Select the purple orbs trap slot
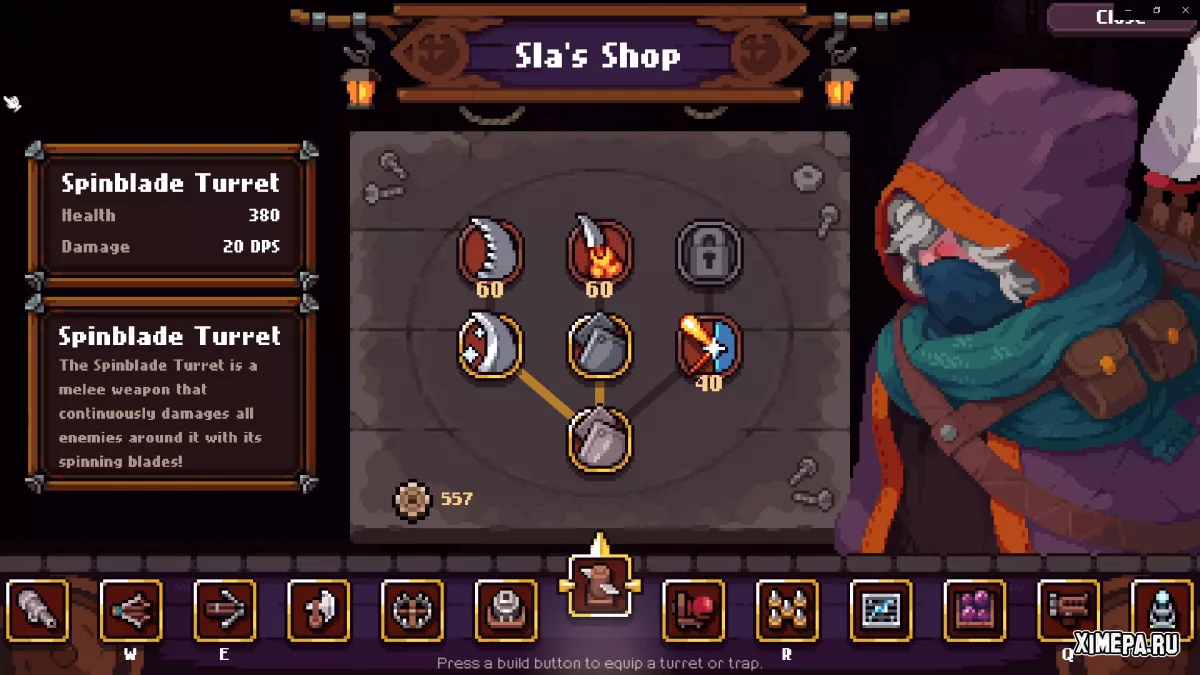 pyautogui.click(x=975, y=610)
